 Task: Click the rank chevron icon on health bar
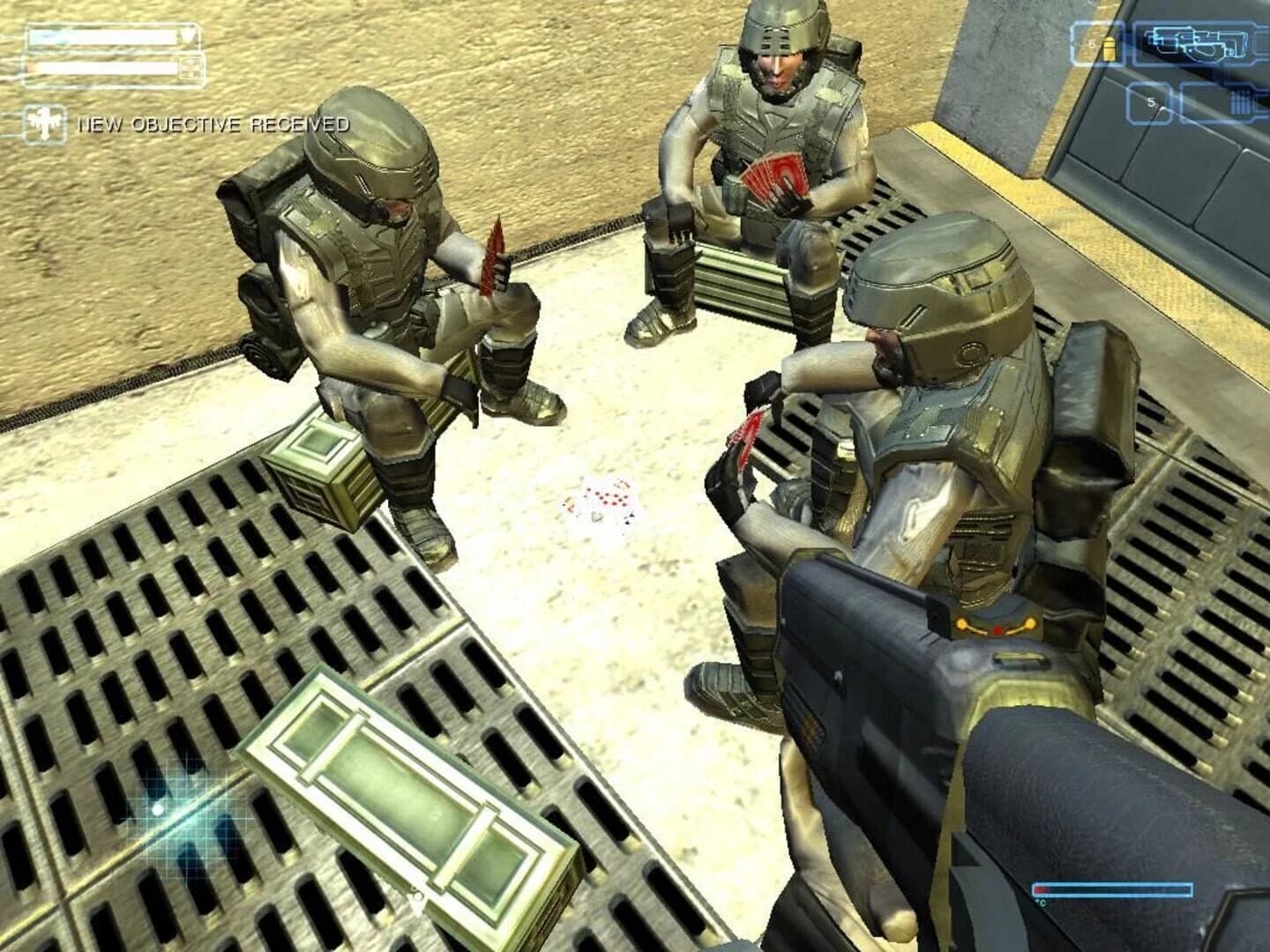[188, 35]
